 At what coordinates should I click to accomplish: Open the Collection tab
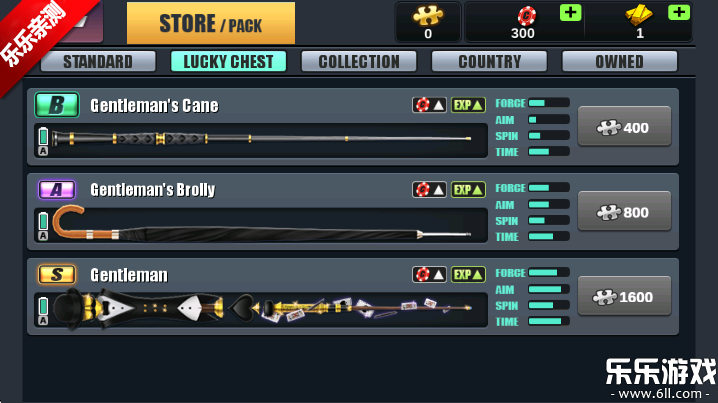coord(359,61)
